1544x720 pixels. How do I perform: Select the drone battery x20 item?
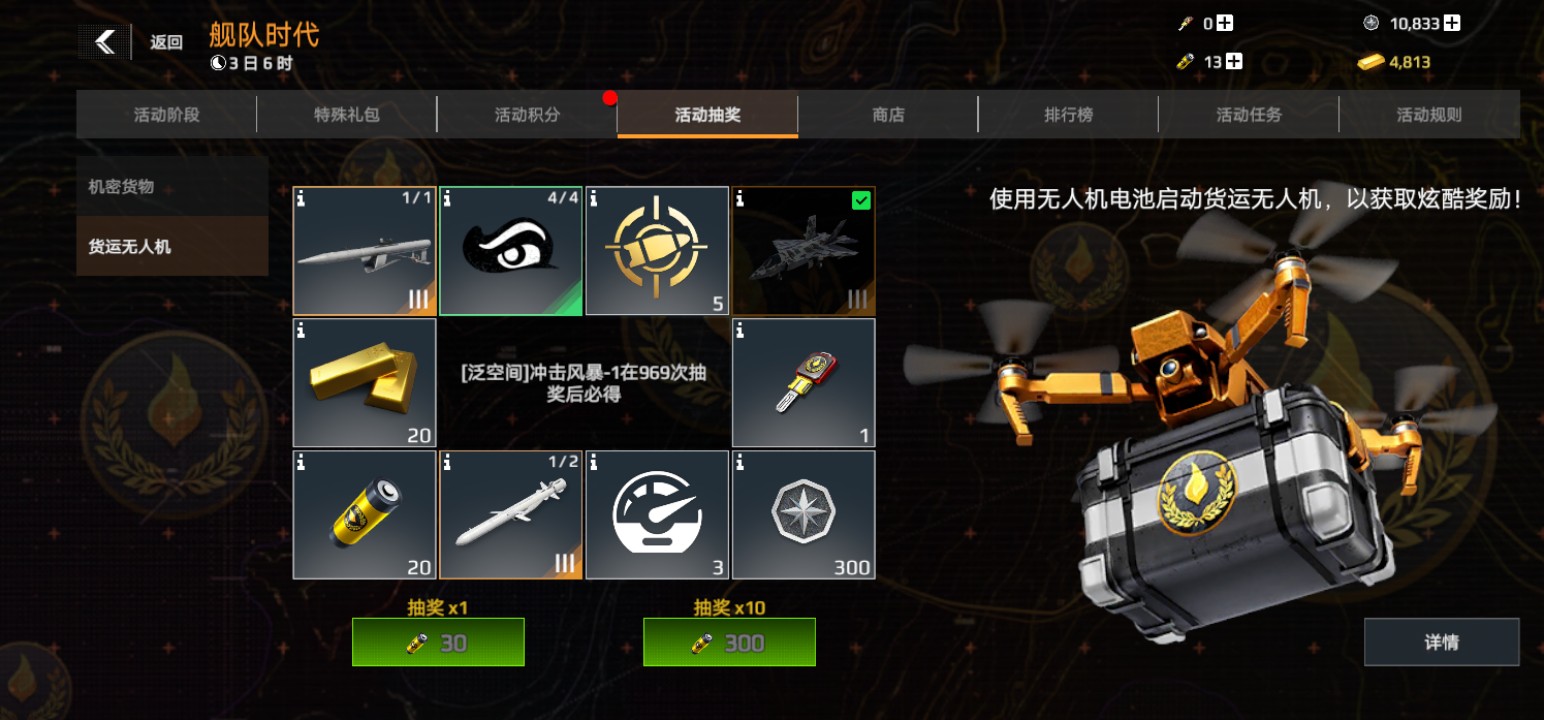coord(363,515)
